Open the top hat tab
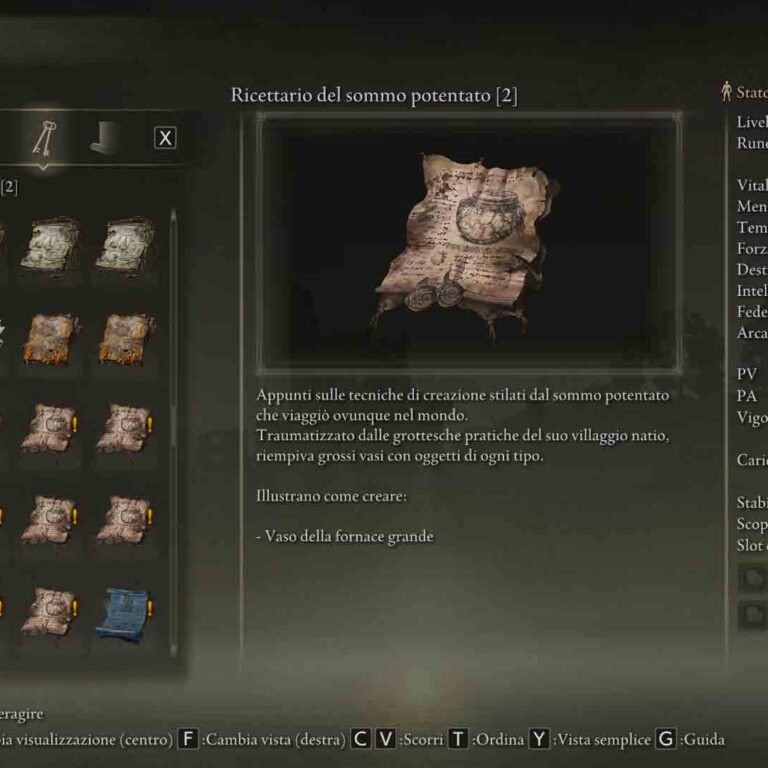The image size is (768, 768). pos(106,138)
